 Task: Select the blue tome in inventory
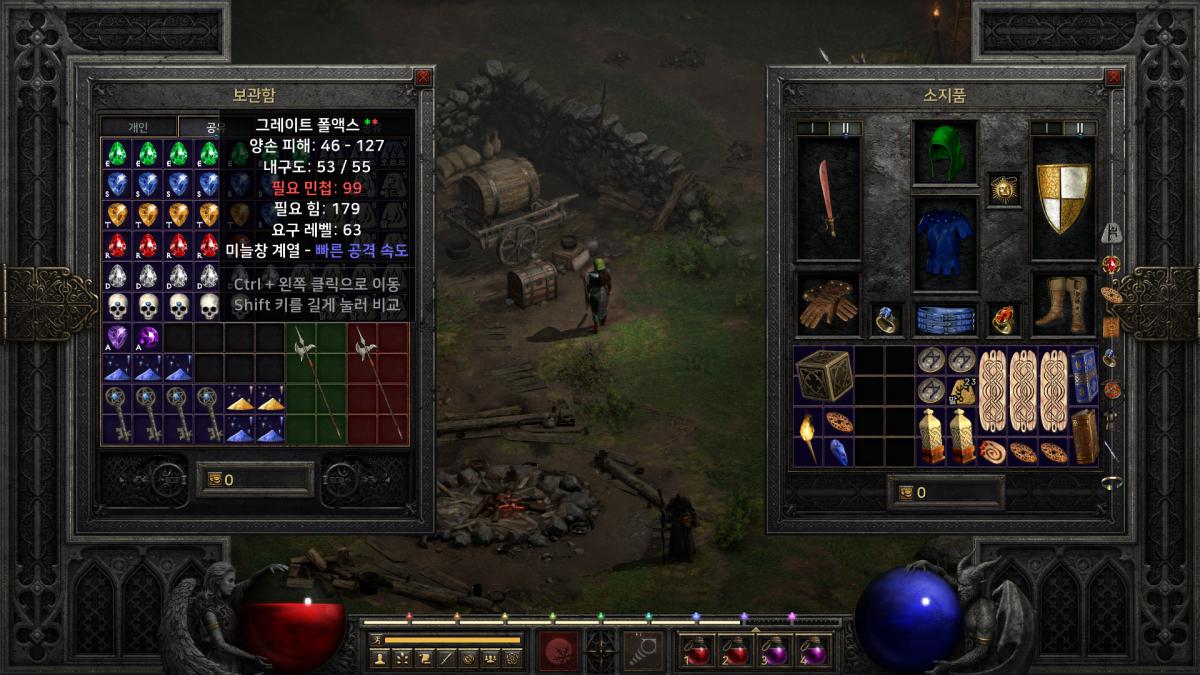tap(1084, 376)
